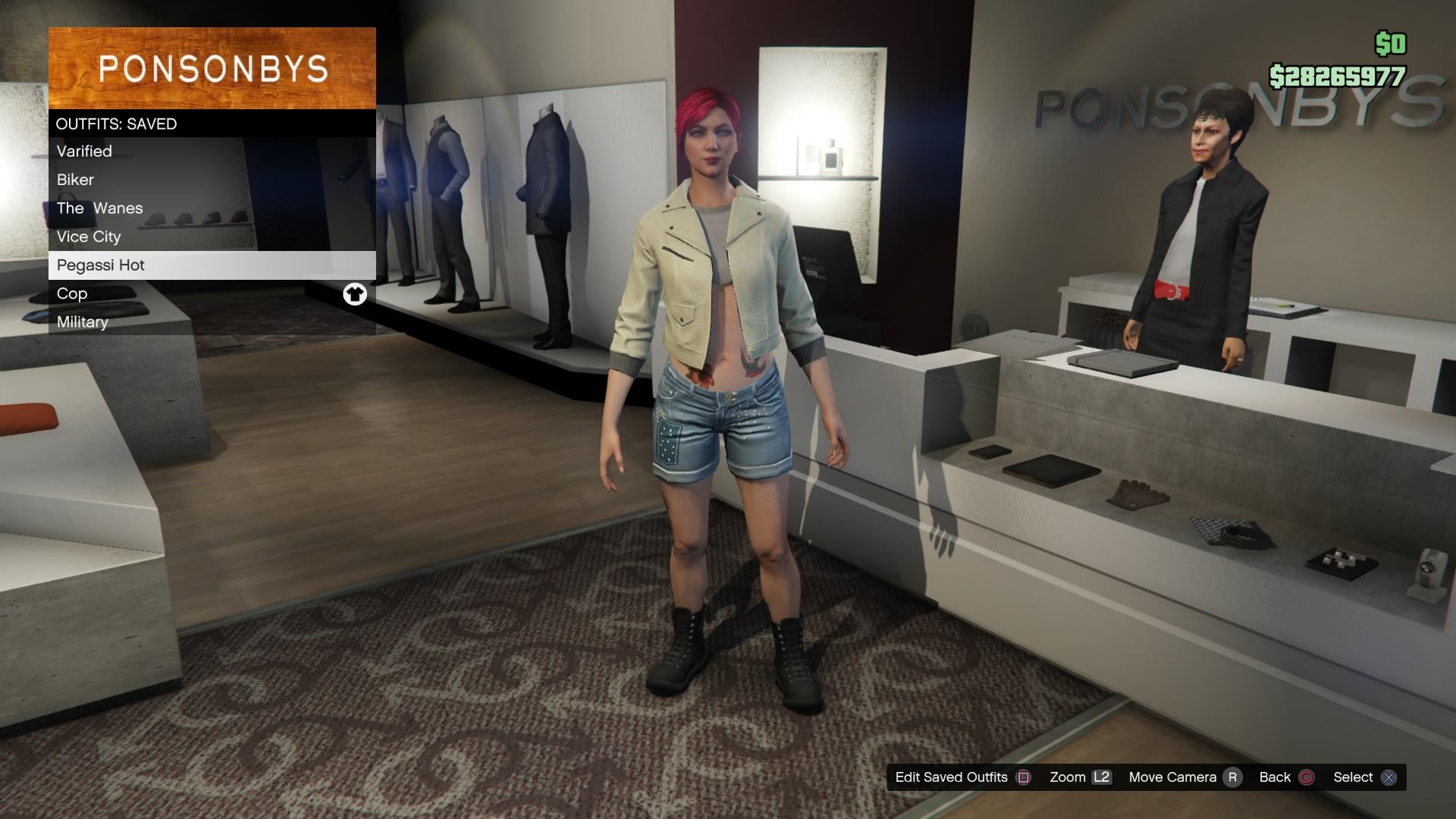This screenshot has height=819, width=1456.
Task: Choose the Vice City outfit
Action: click(88, 237)
